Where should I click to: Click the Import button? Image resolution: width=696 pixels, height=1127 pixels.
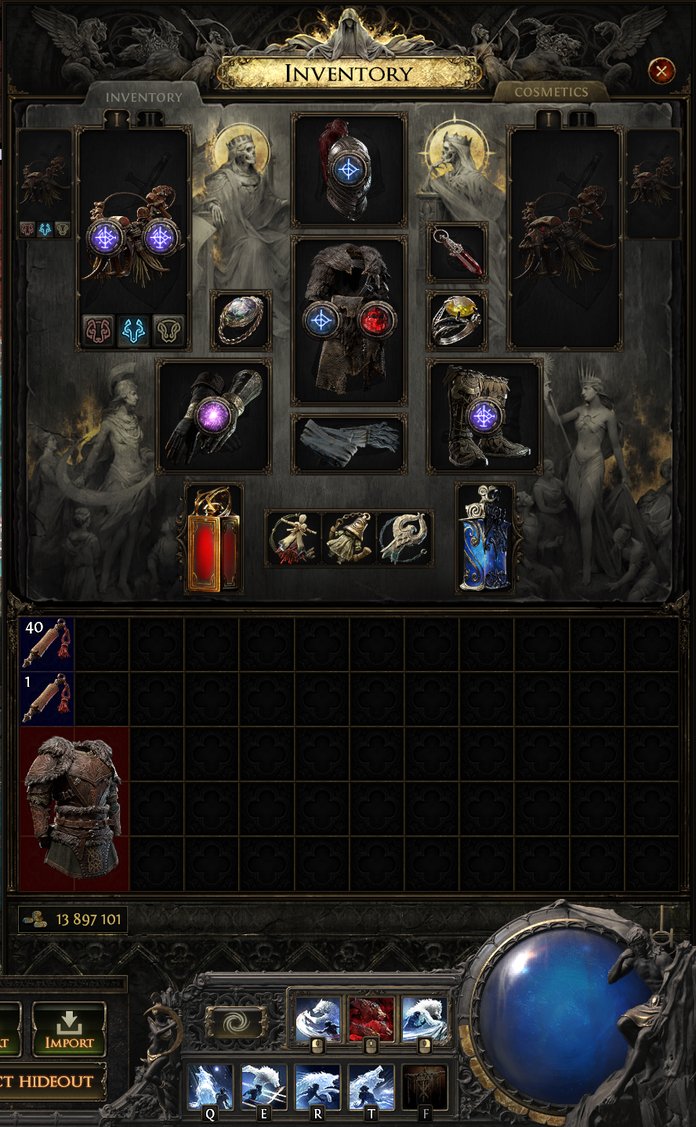coord(69,1030)
